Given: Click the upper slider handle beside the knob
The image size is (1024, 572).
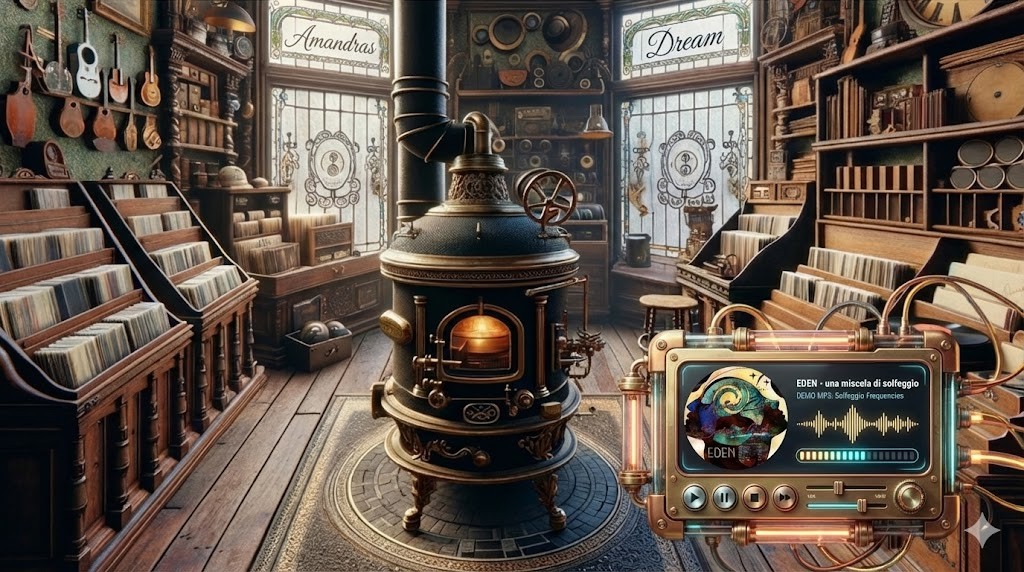Looking at the screenshot, I should tap(837, 487).
